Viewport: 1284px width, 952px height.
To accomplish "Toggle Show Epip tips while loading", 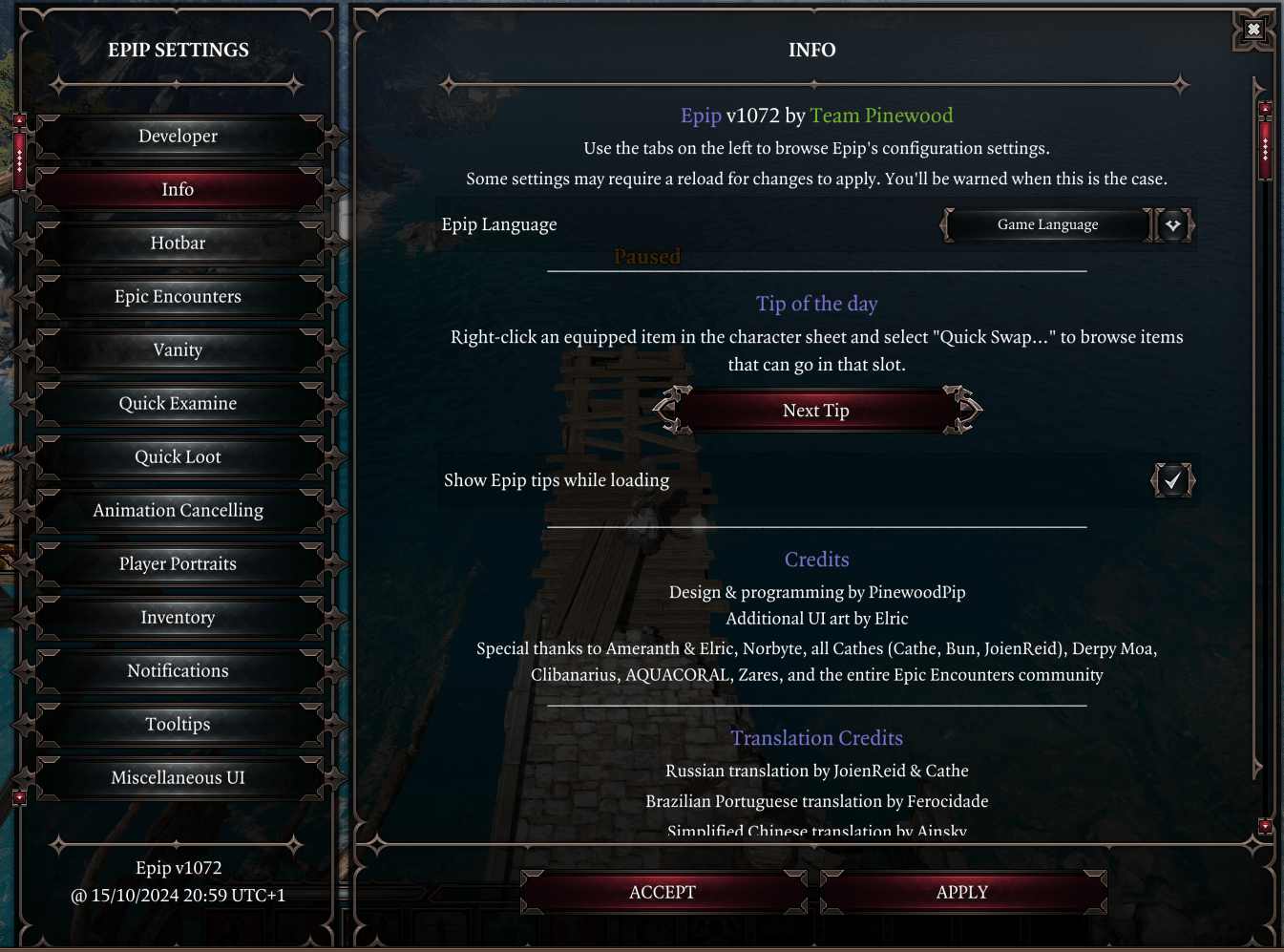I will [x=1172, y=480].
